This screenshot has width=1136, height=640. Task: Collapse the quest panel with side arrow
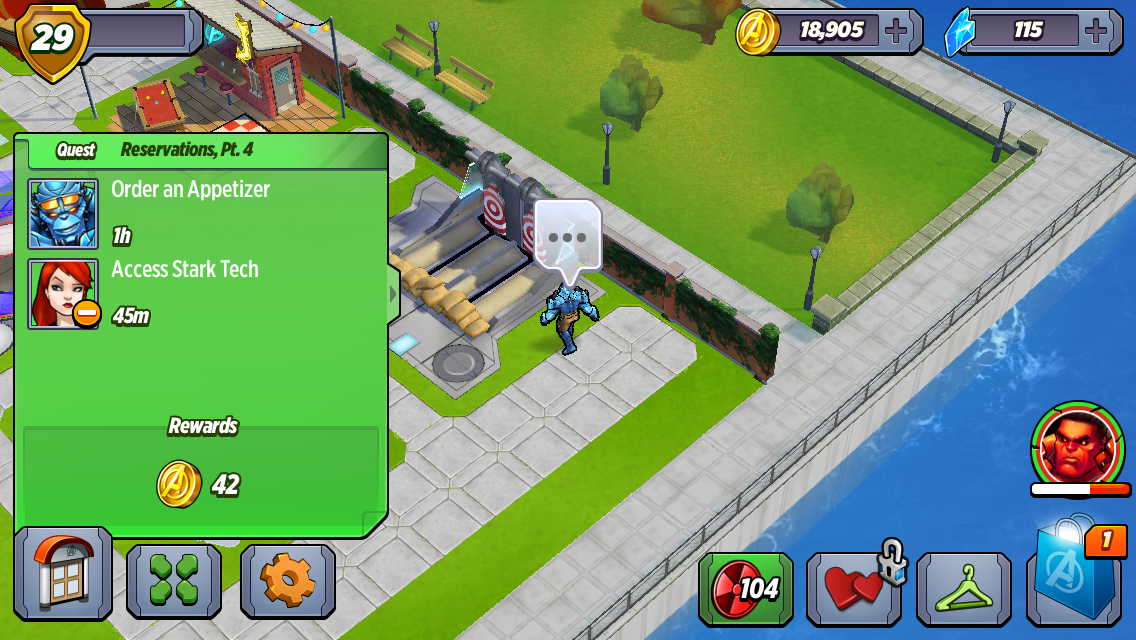[393, 294]
